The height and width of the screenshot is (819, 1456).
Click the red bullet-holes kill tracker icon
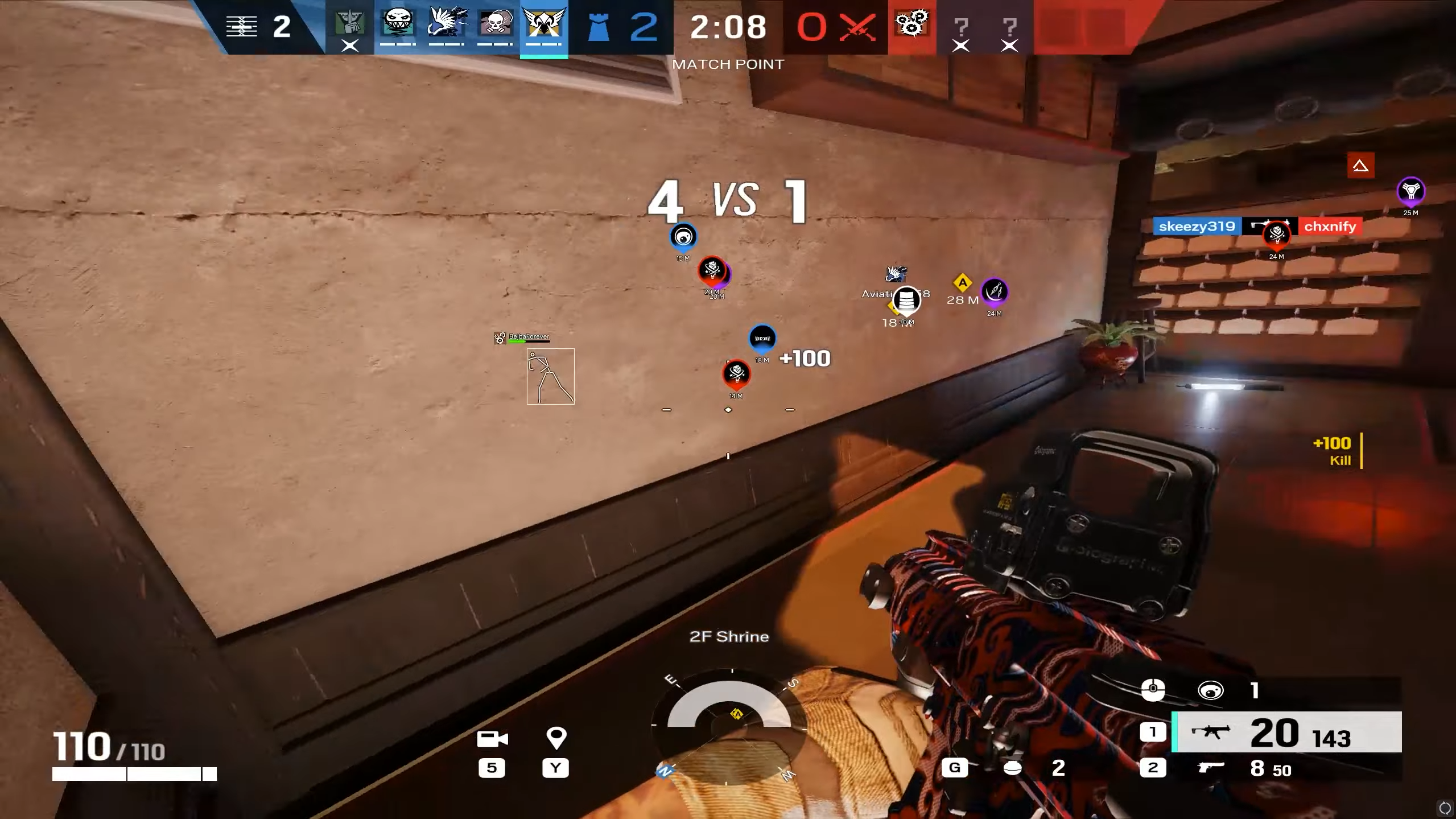(x=911, y=24)
